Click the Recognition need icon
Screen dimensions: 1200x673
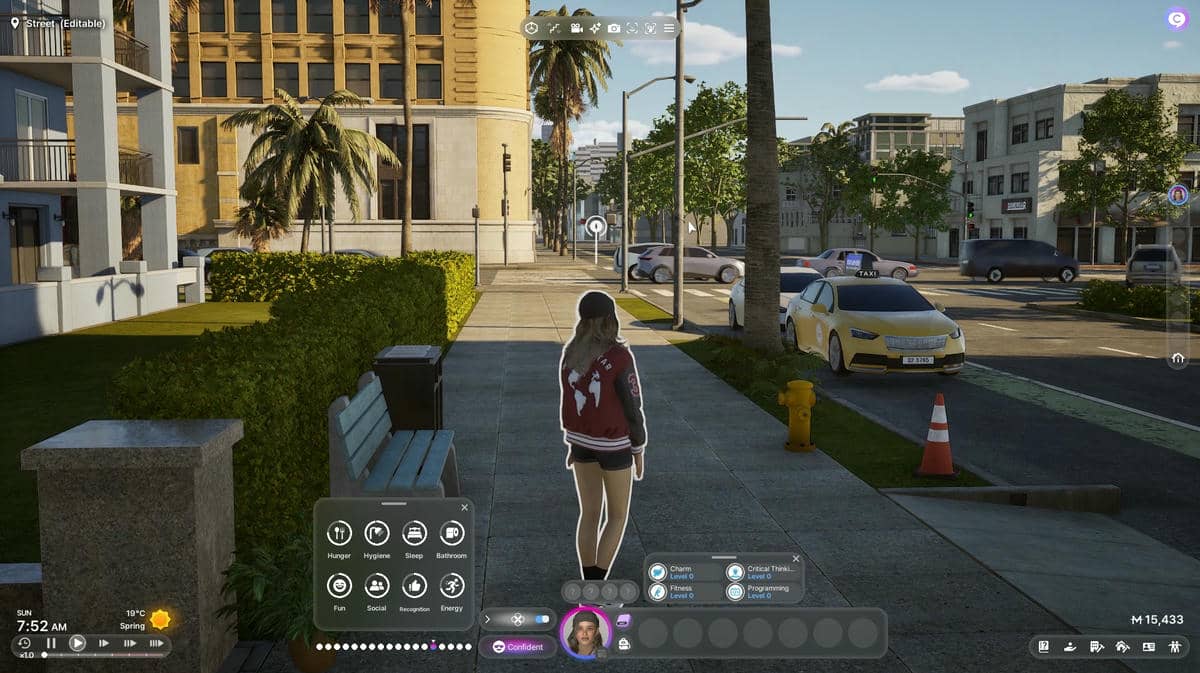(414, 586)
